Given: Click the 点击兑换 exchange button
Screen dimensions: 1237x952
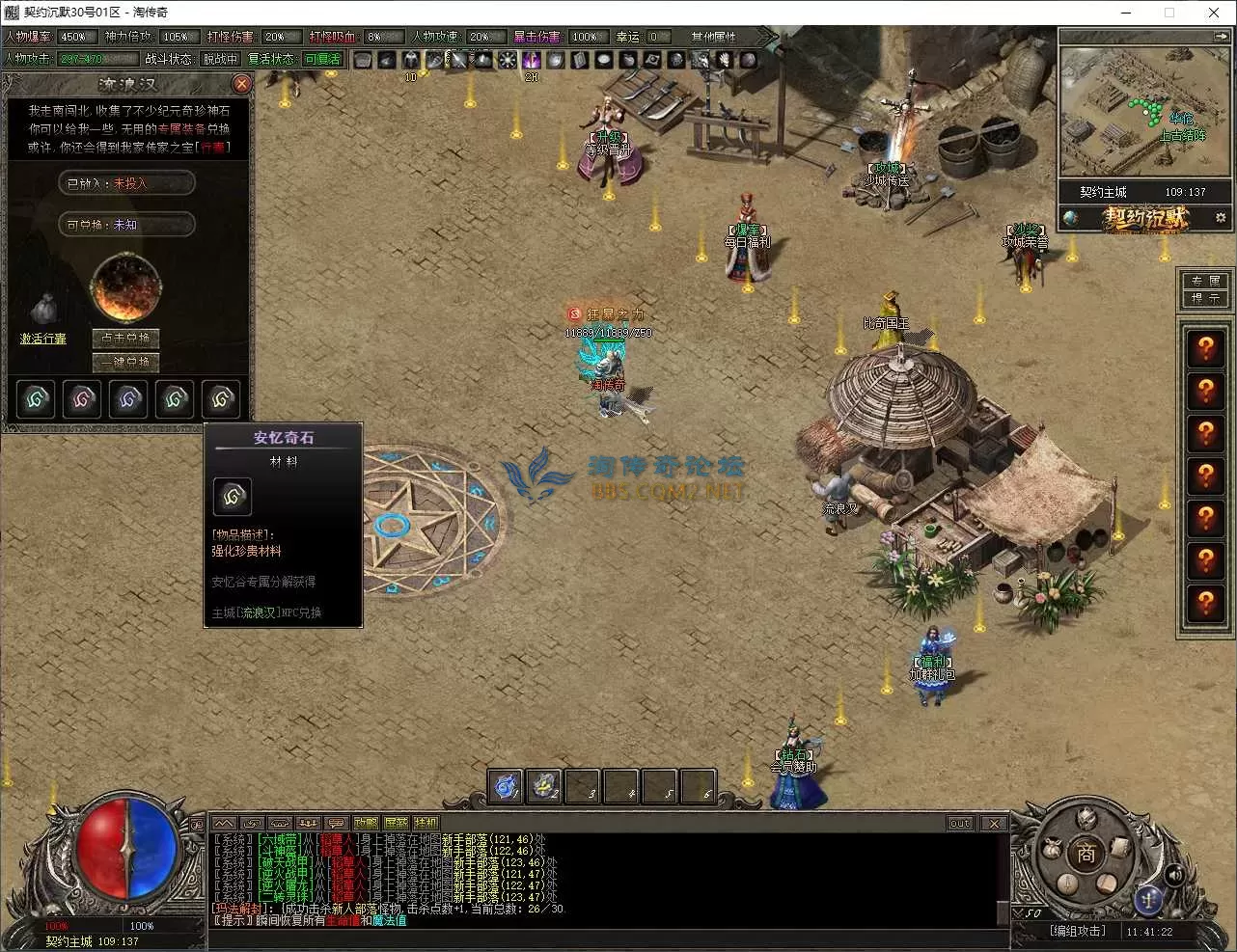Looking at the screenshot, I should click(x=126, y=338).
